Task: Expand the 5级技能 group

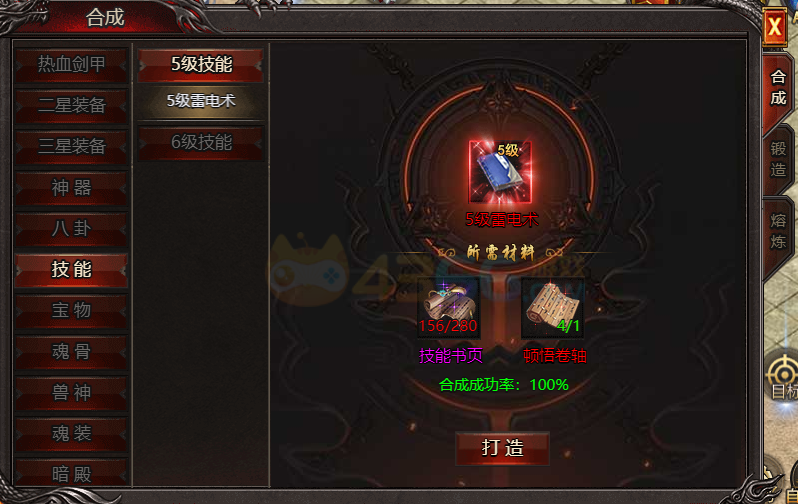Action: [201, 64]
